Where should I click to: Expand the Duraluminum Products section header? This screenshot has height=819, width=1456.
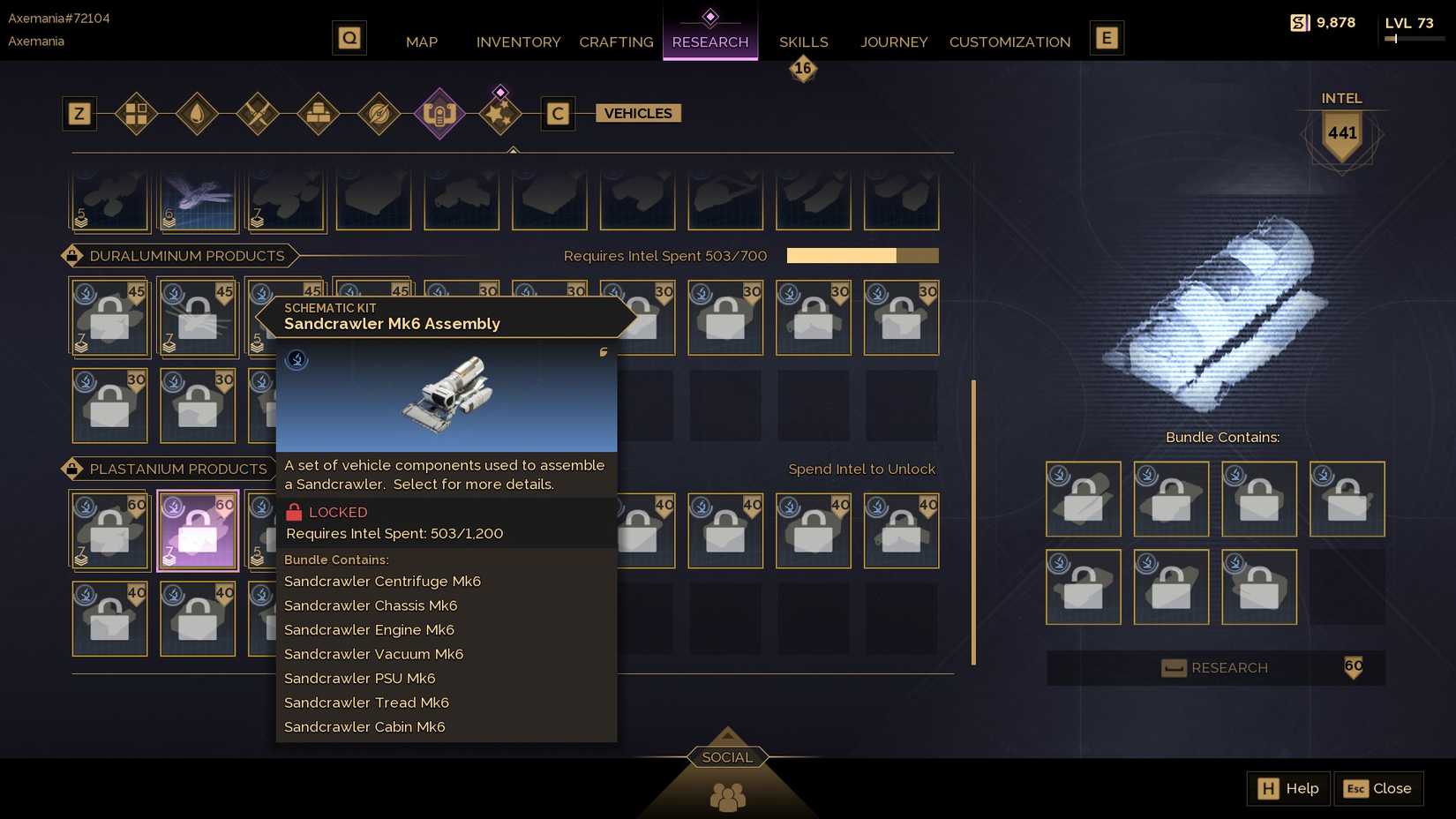(x=186, y=256)
